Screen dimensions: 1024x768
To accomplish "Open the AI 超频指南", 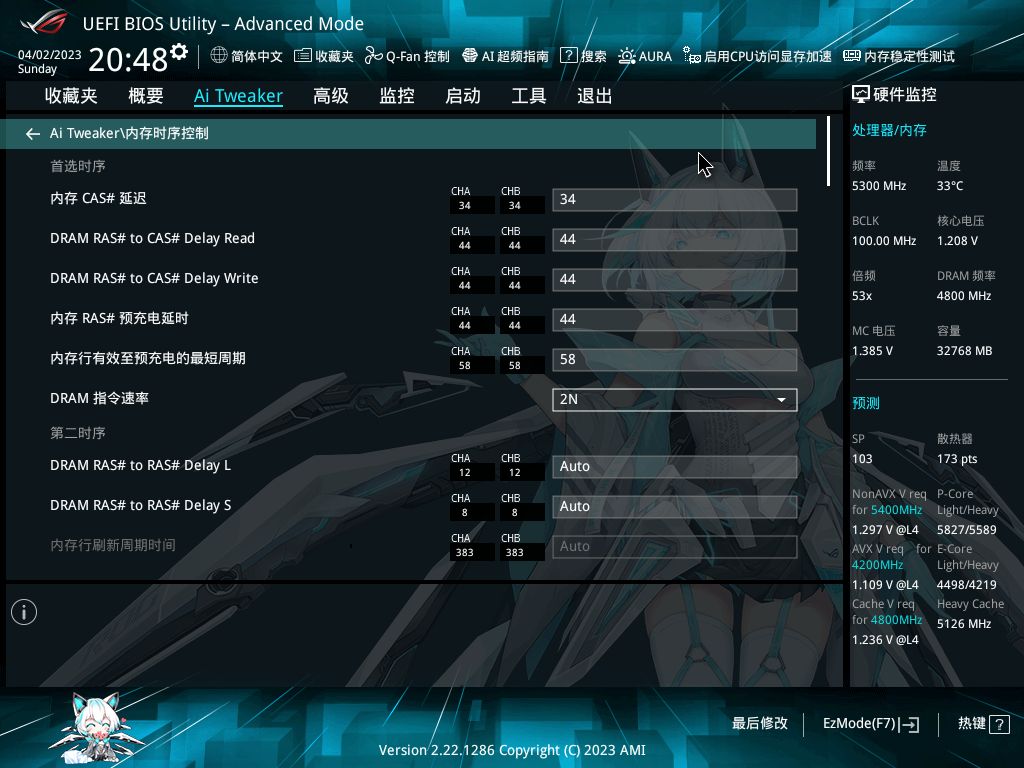I will [505, 56].
